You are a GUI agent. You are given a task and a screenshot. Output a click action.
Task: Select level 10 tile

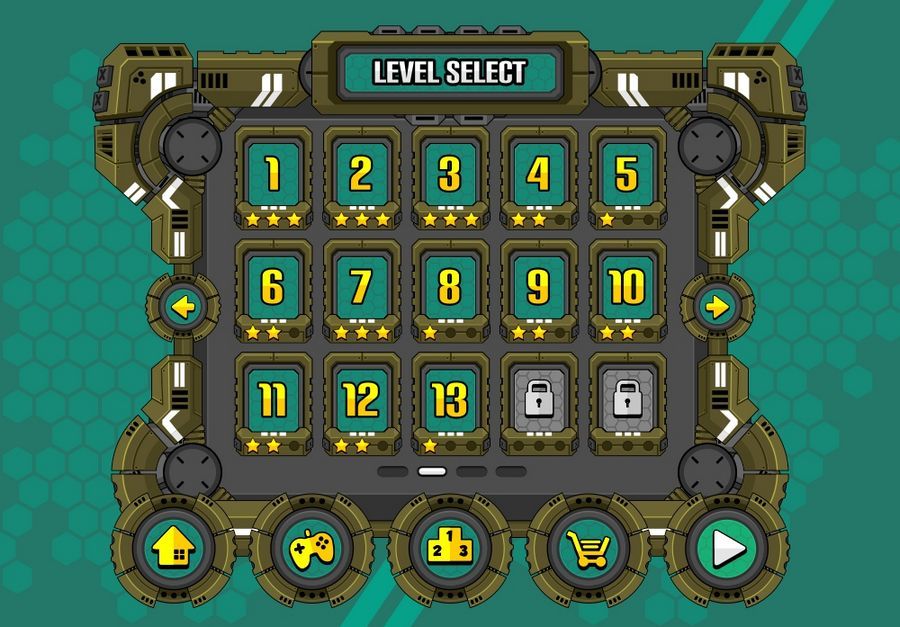pyautogui.click(x=627, y=288)
